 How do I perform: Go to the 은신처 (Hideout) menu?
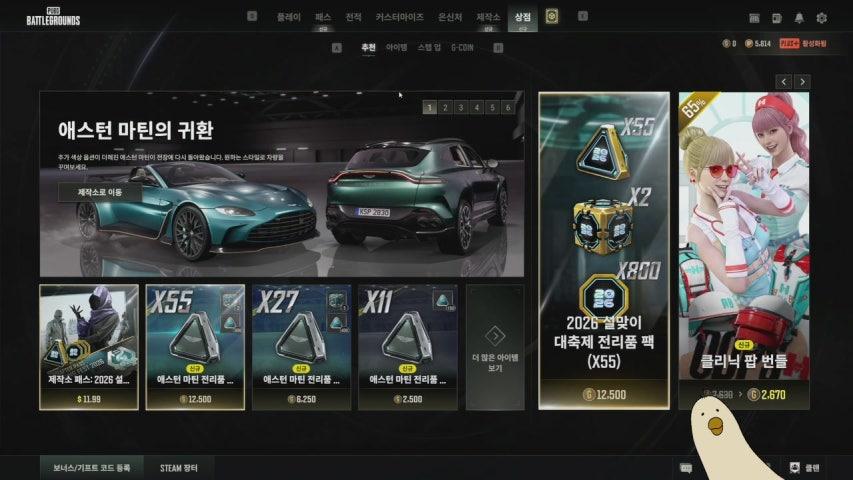(x=451, y=17)
